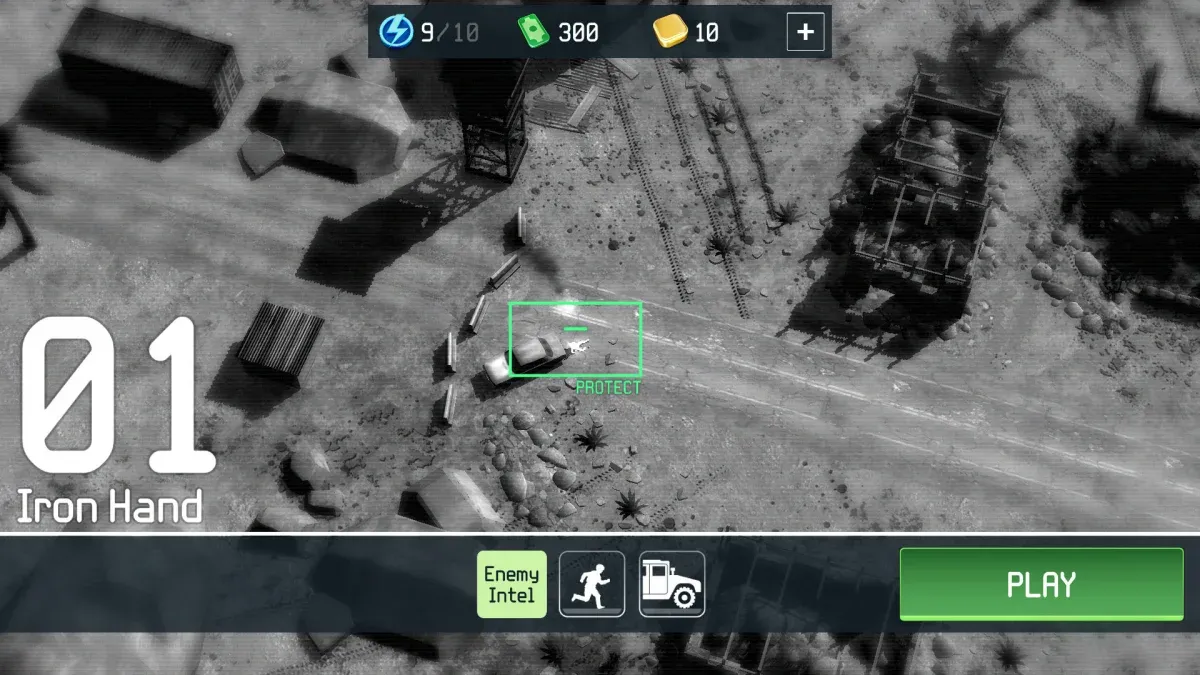Open the Enemy Intel panel
The height and width of the screenshot is (675, 1200).
(512, 584)
